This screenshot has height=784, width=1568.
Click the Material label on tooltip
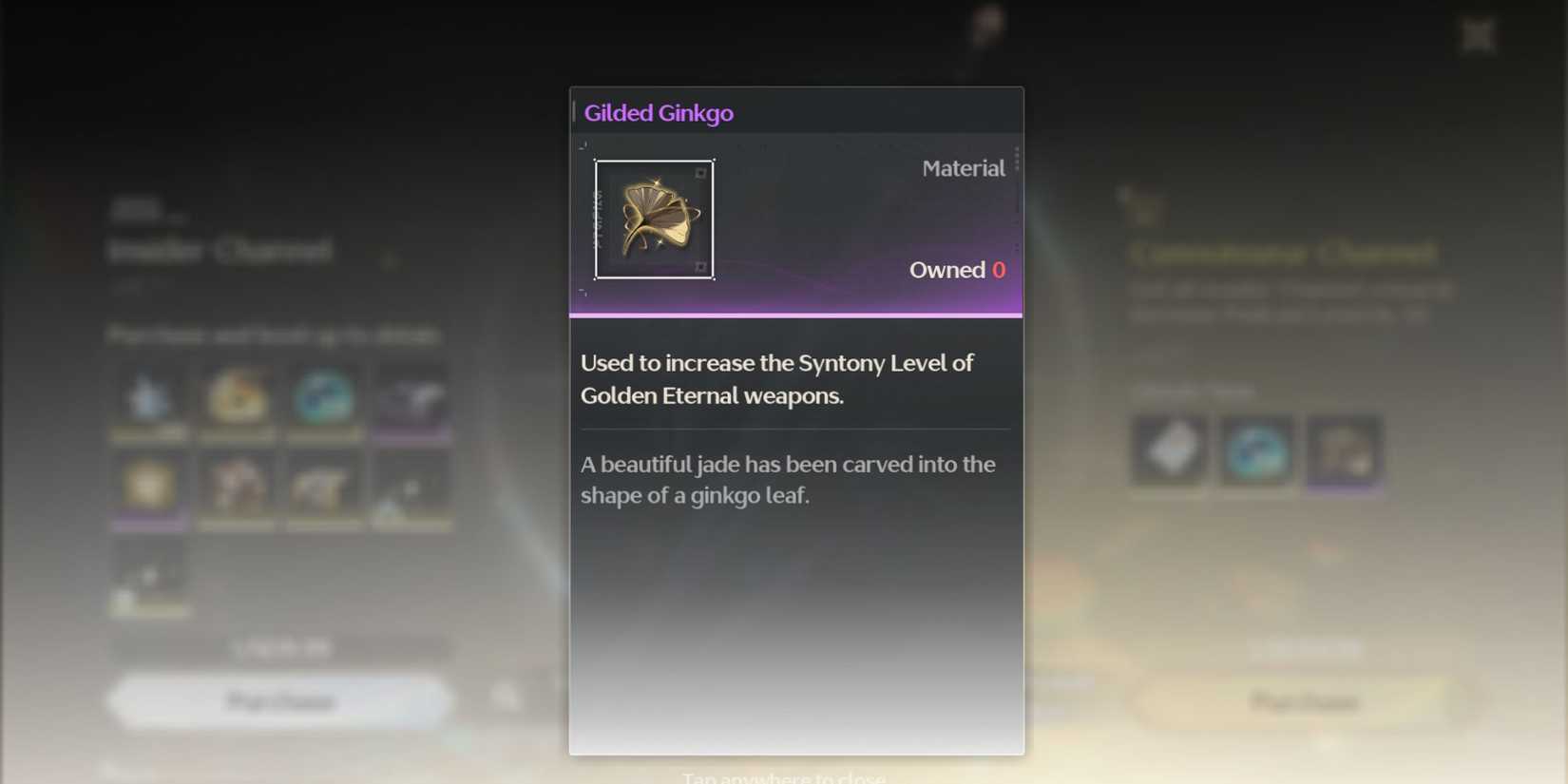pyautogui.click(x=963, y=168)
